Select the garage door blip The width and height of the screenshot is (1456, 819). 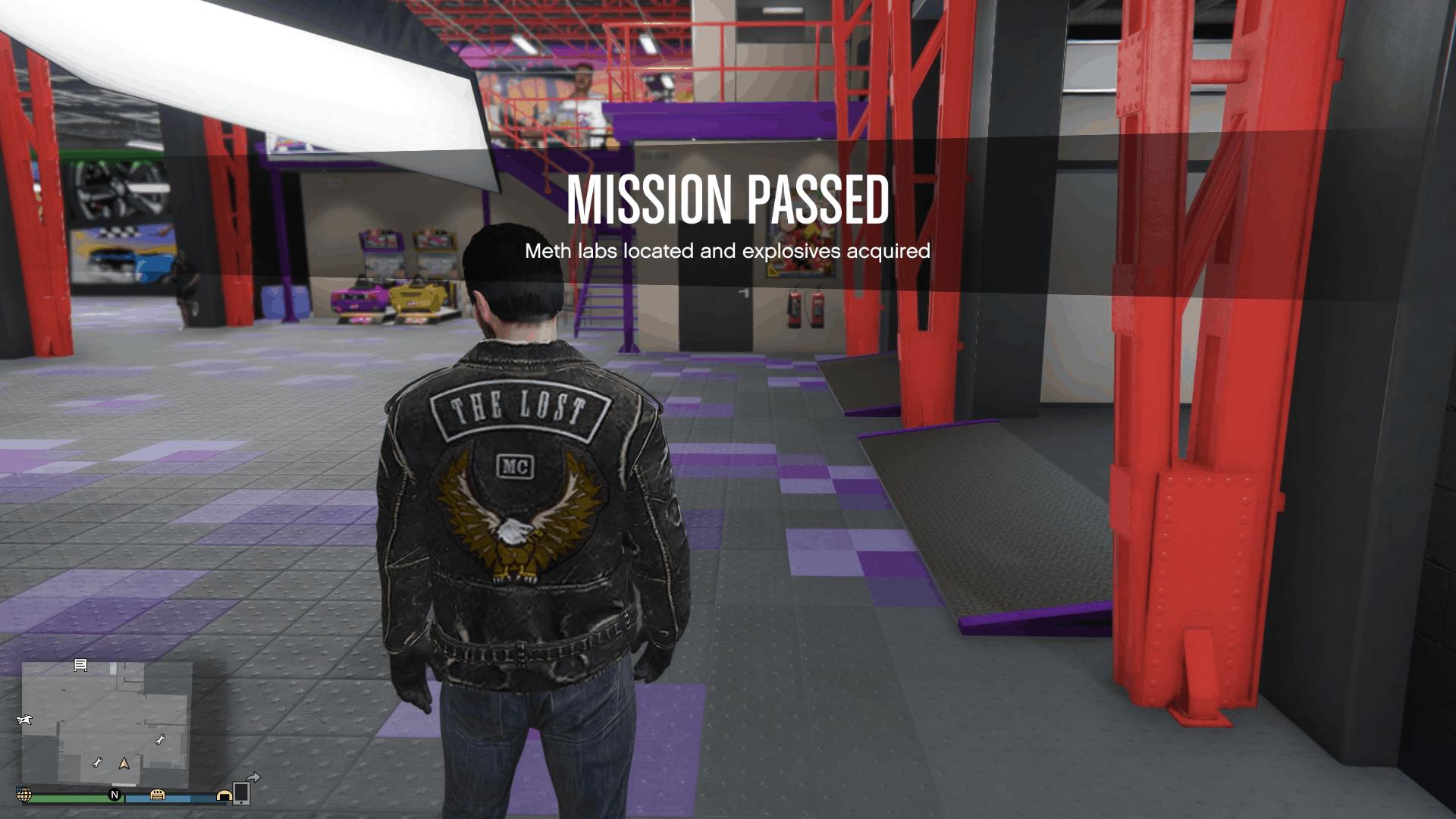click(158, 794)
